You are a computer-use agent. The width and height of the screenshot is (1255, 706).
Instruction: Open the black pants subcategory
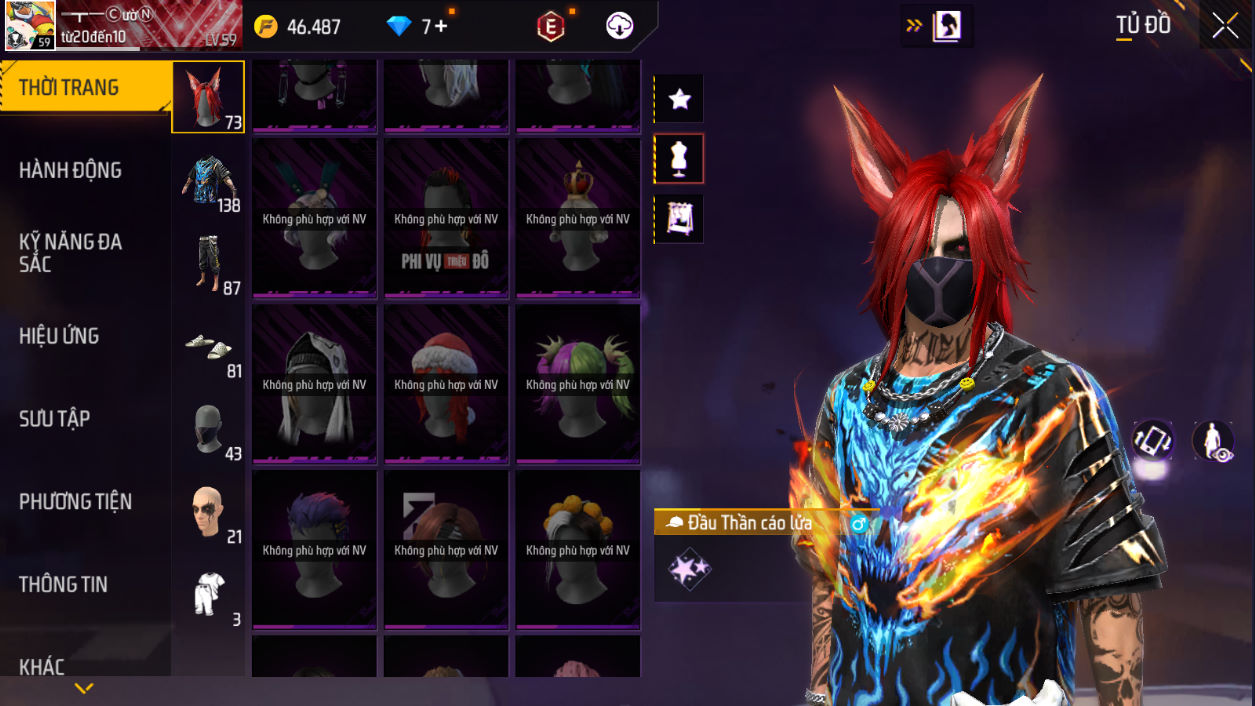pyautogui.click(x=208, y=263)
